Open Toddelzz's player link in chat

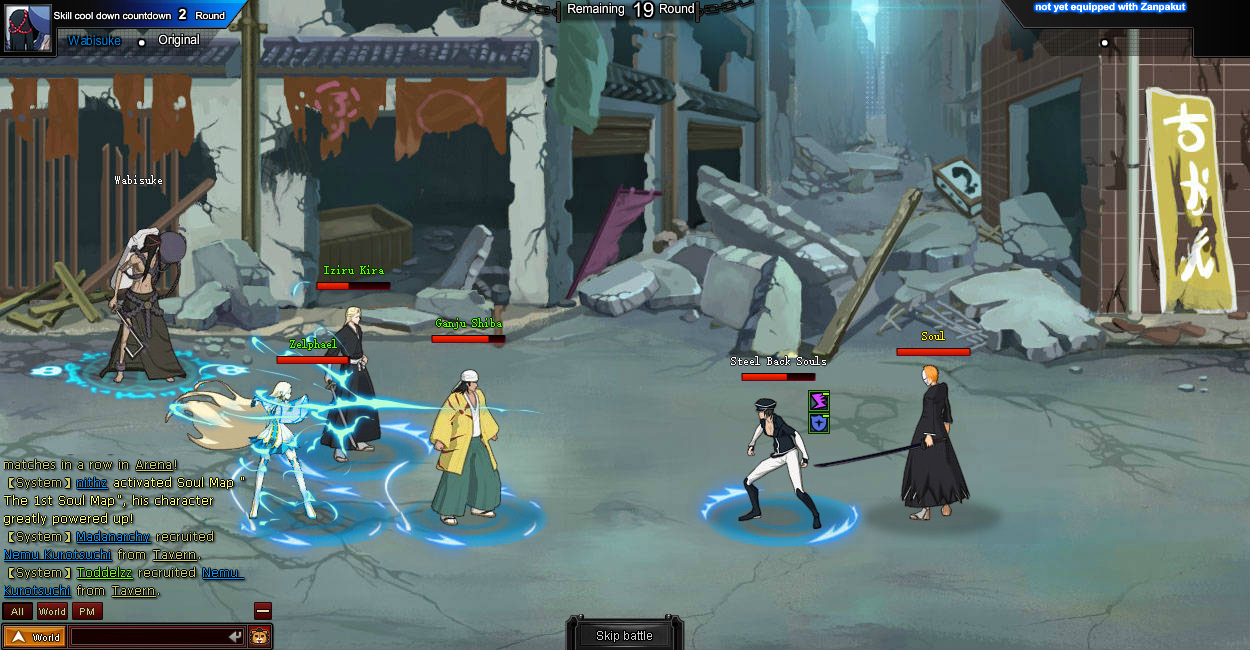(105, 573)
